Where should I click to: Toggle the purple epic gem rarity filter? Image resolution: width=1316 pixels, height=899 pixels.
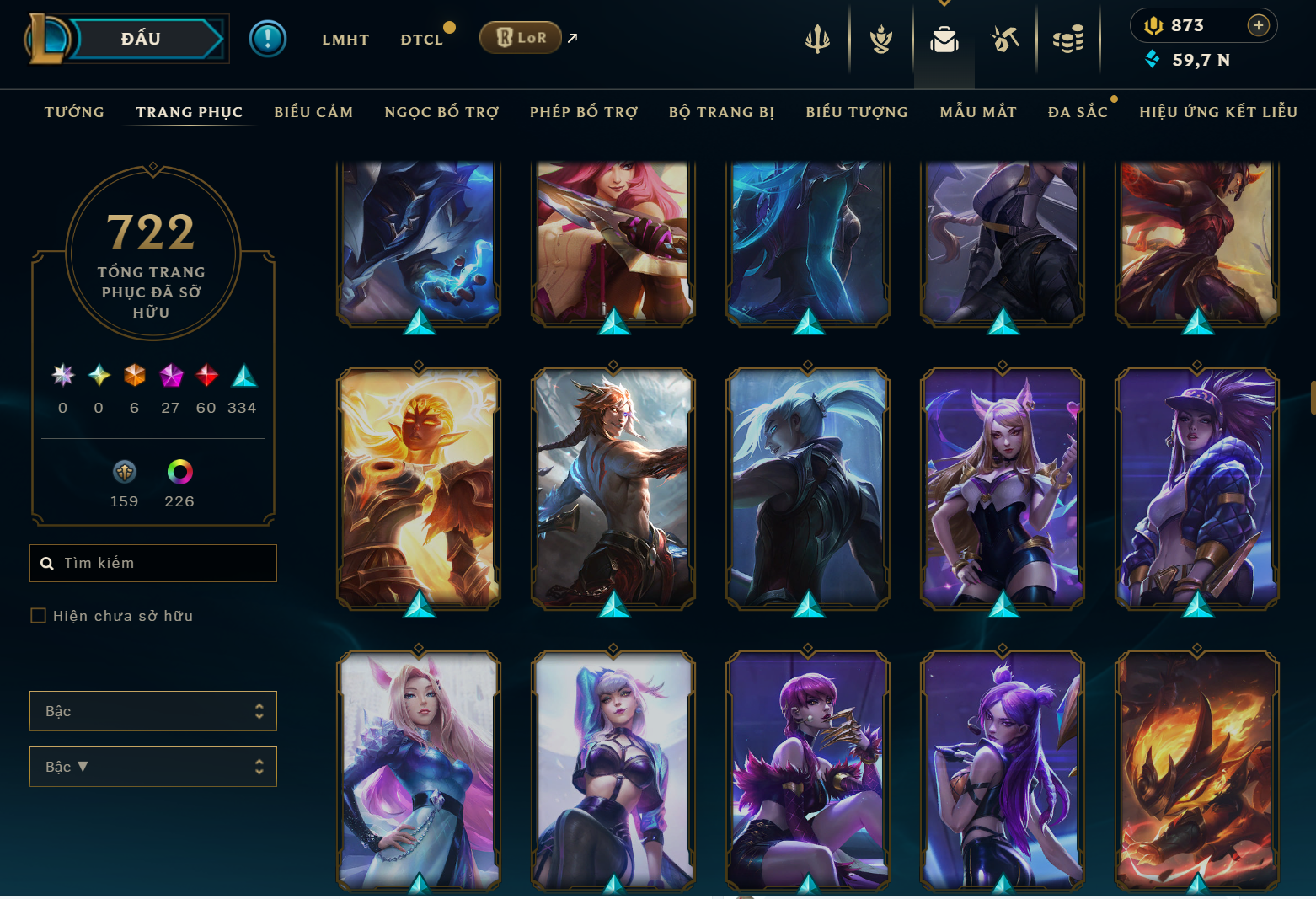(170, 377)
